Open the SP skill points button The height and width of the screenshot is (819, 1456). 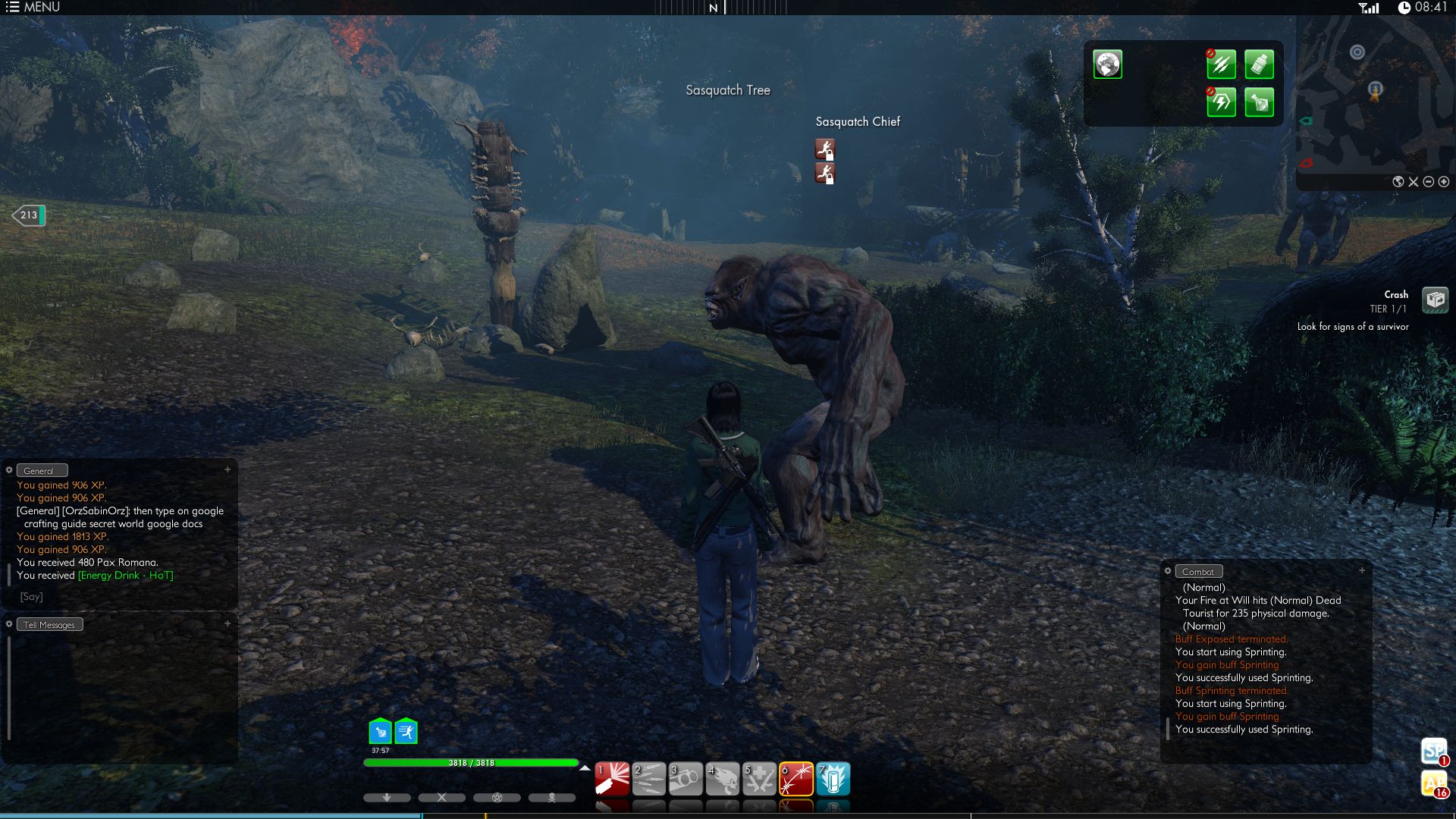point(1433,752)
